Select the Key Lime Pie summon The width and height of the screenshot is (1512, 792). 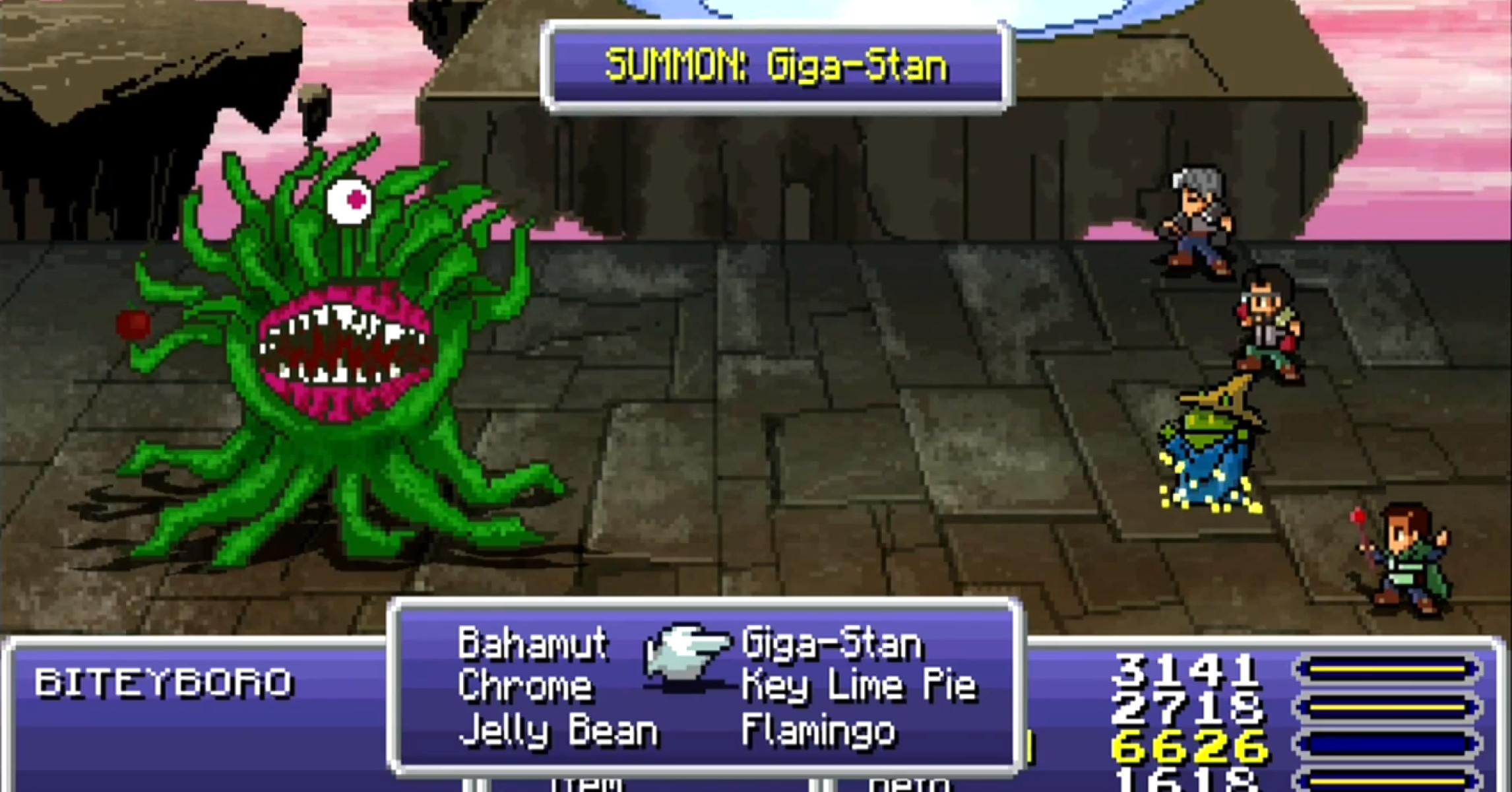coord(858,686)
